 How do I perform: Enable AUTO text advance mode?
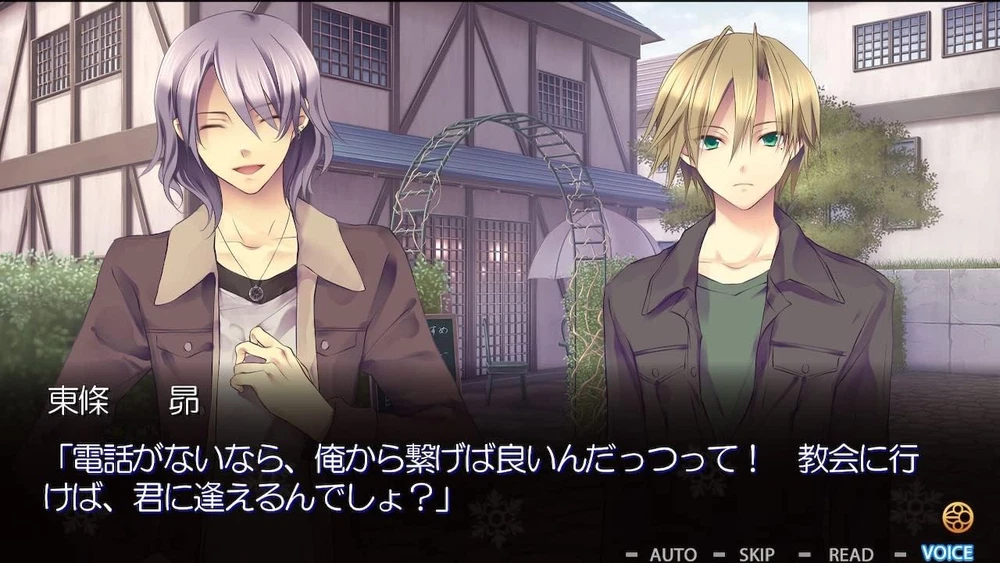(x=673, y=553)
